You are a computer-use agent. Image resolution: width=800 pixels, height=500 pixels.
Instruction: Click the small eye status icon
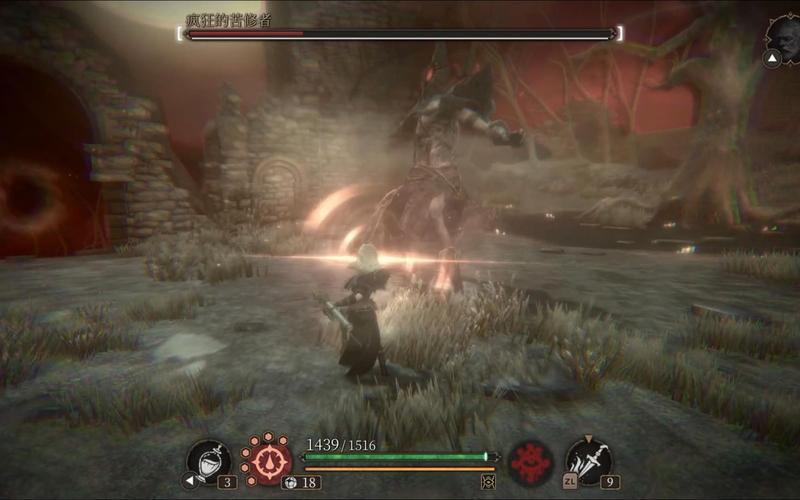click(489, 481)
